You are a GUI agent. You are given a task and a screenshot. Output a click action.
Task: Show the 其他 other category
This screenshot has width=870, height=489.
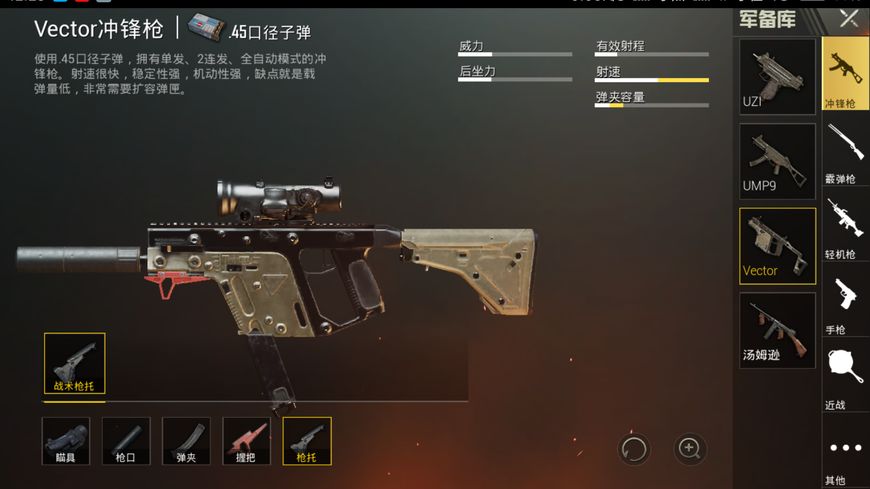click(x=845, y=455)
